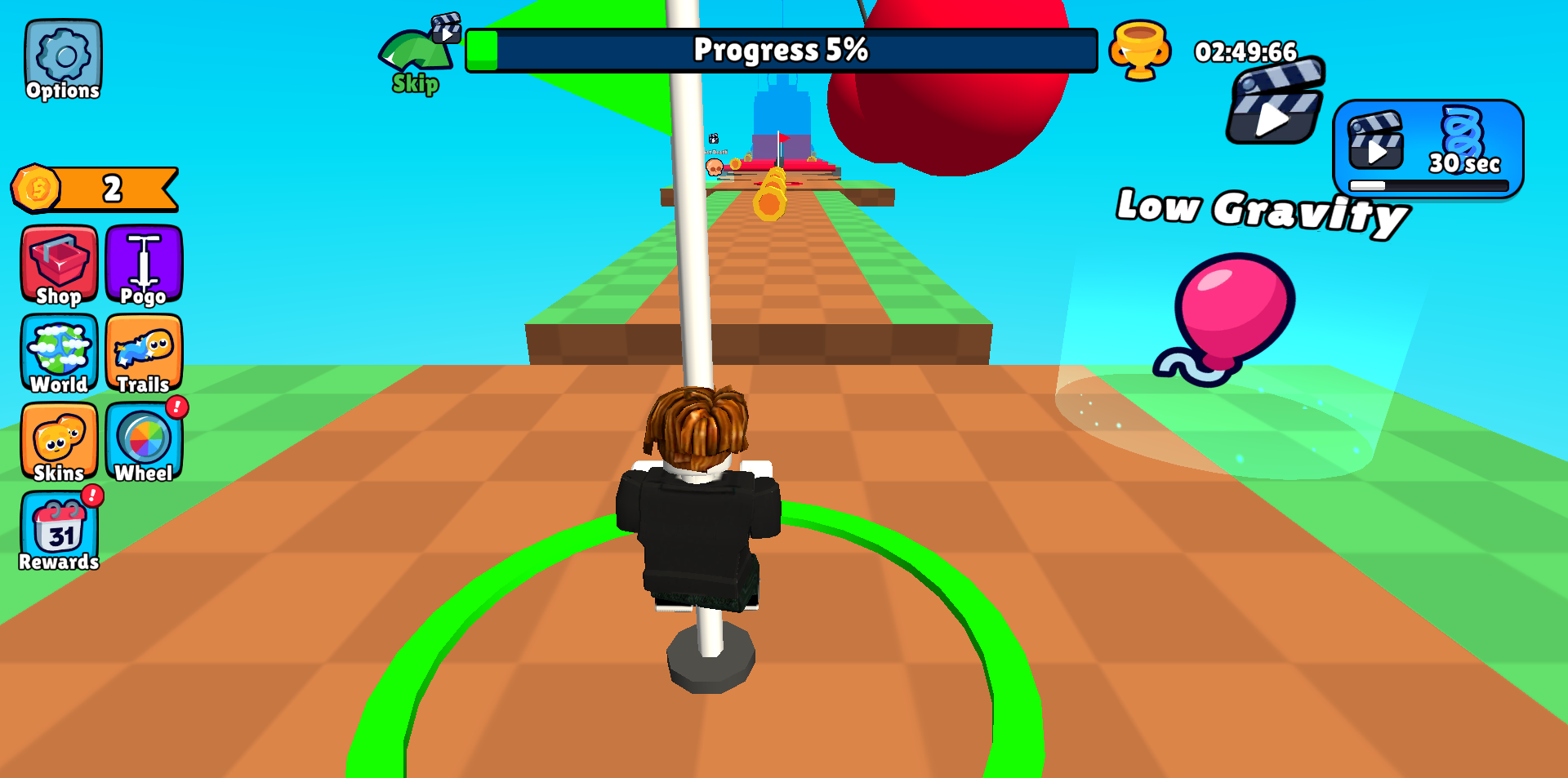
Task: Click the clapper icon inside the booster panel
Action: pyautogui.click(x=1374, y=143)
